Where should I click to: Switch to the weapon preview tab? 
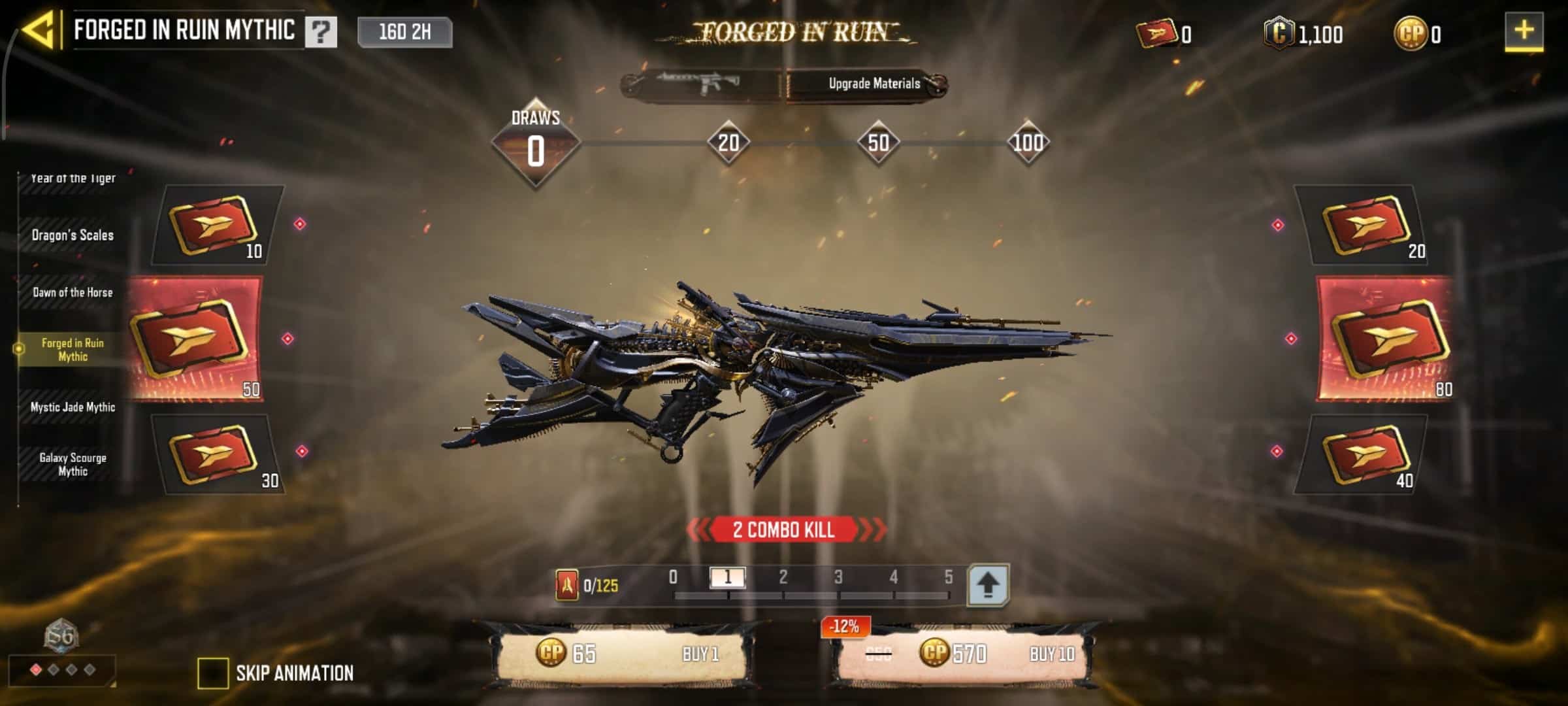click(700, 84)
